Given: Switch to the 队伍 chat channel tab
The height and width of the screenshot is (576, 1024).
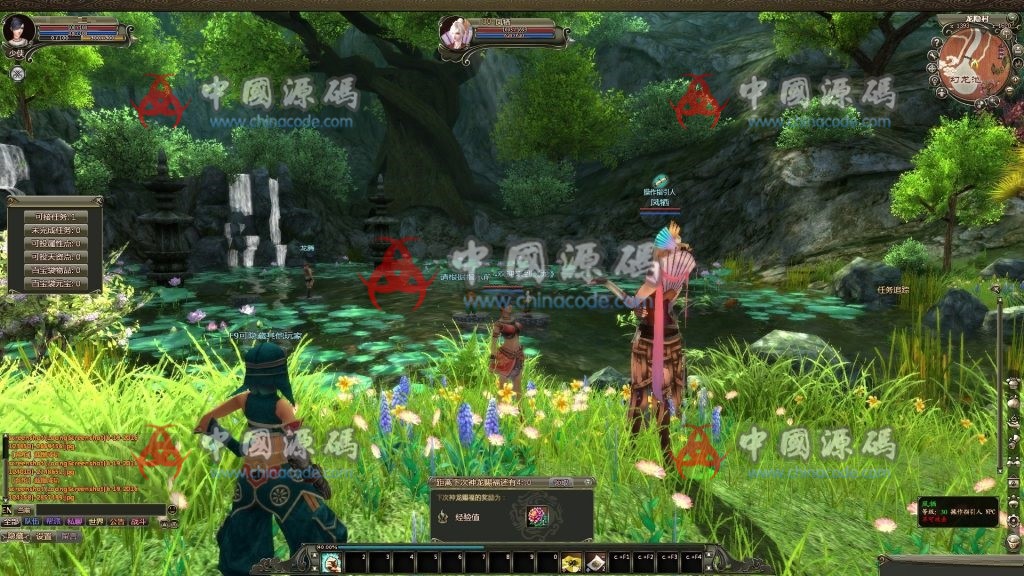Looking at the screenshot, I should (32, 522).
